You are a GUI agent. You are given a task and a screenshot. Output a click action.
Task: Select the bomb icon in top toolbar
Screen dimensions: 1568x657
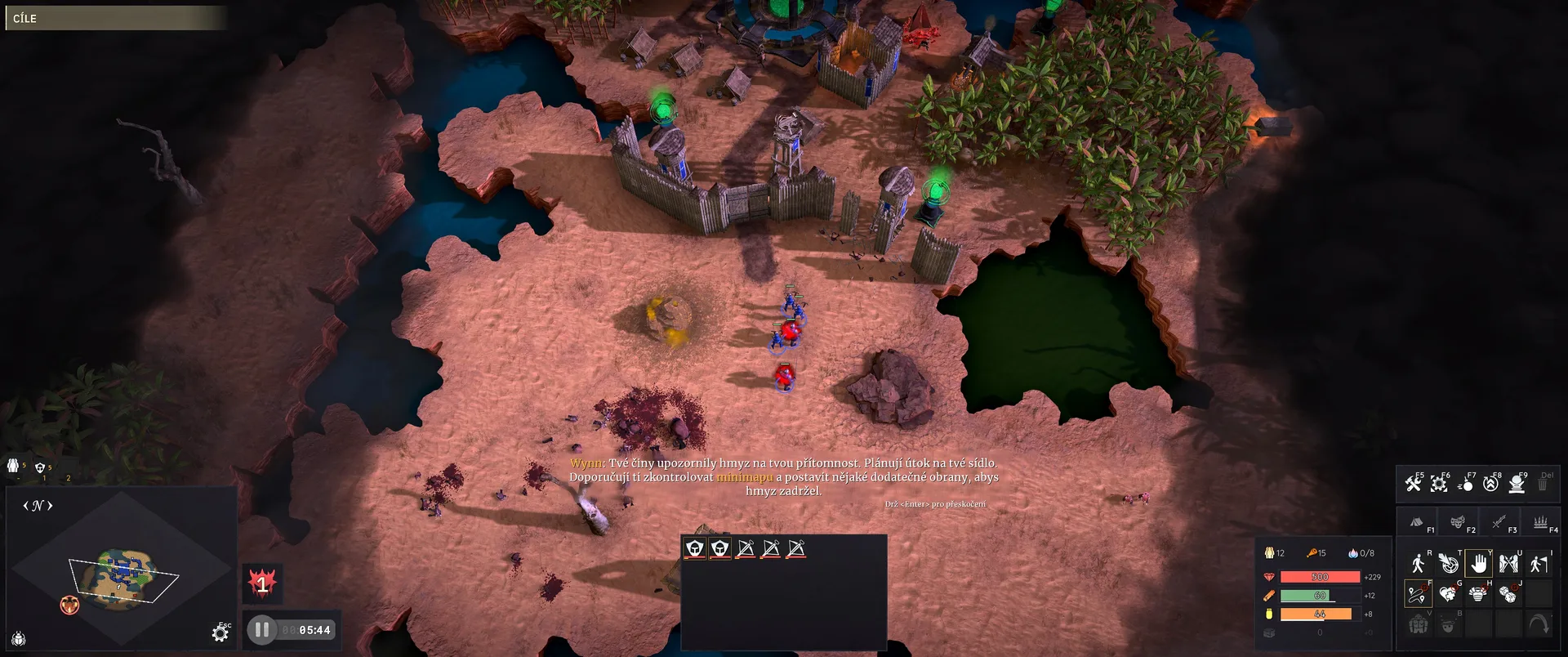(1465, 484)
